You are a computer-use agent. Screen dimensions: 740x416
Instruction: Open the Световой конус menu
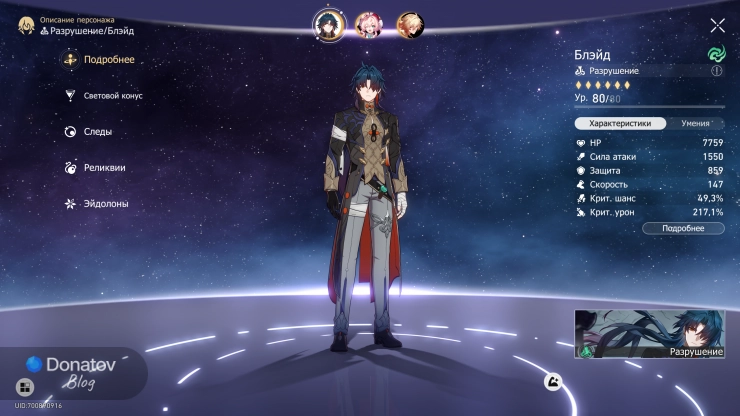103,96
